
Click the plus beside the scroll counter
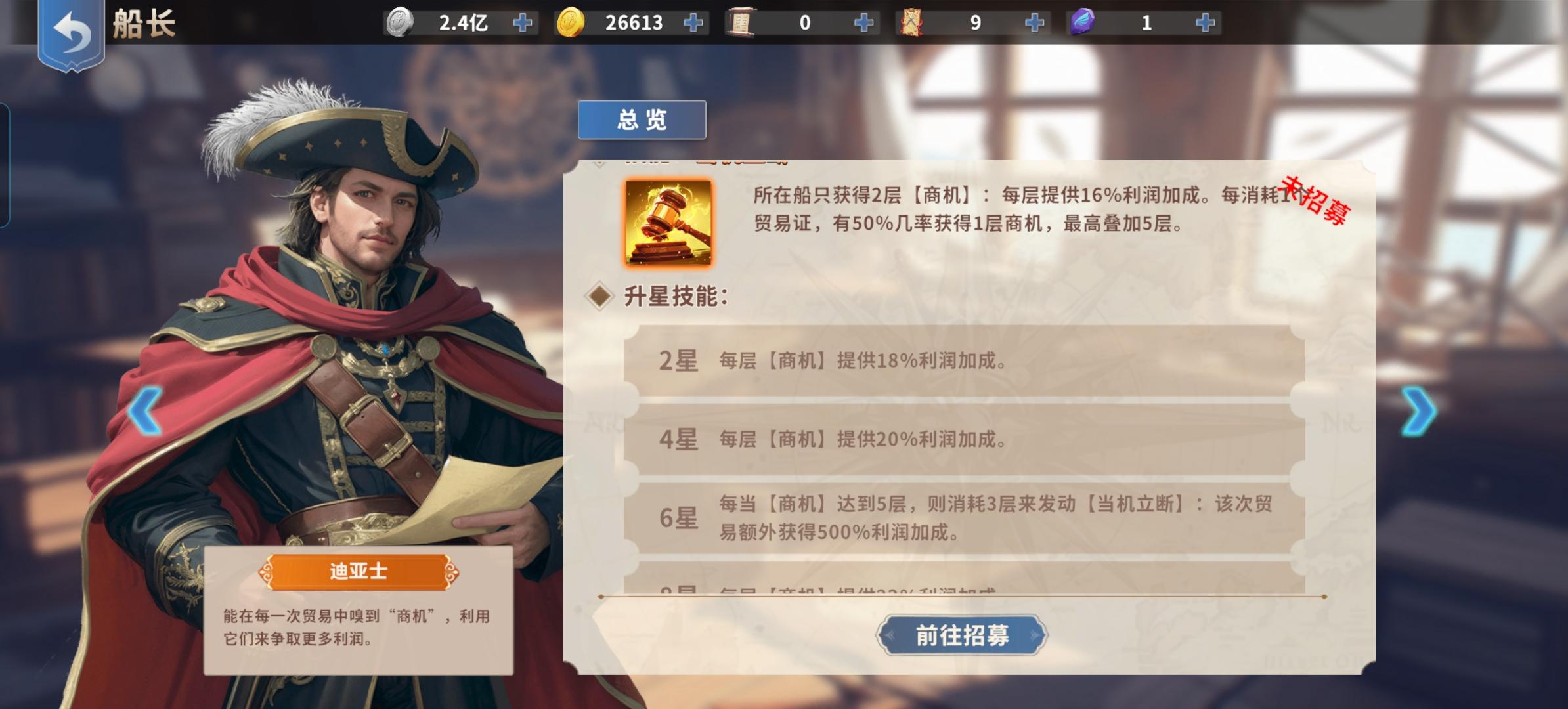pos(863,22)
